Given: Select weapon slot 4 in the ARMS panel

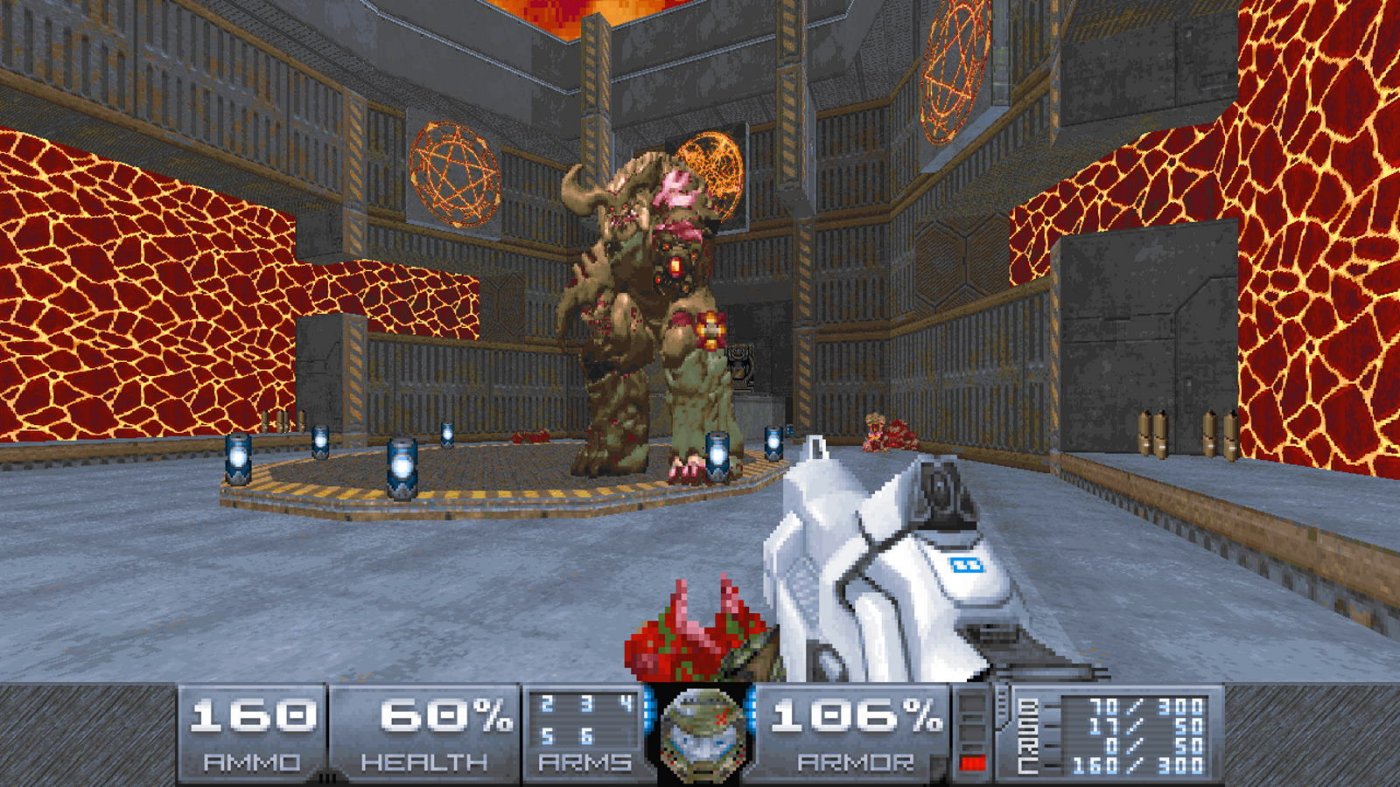Looking at the screenshot, I should point(626,703).
